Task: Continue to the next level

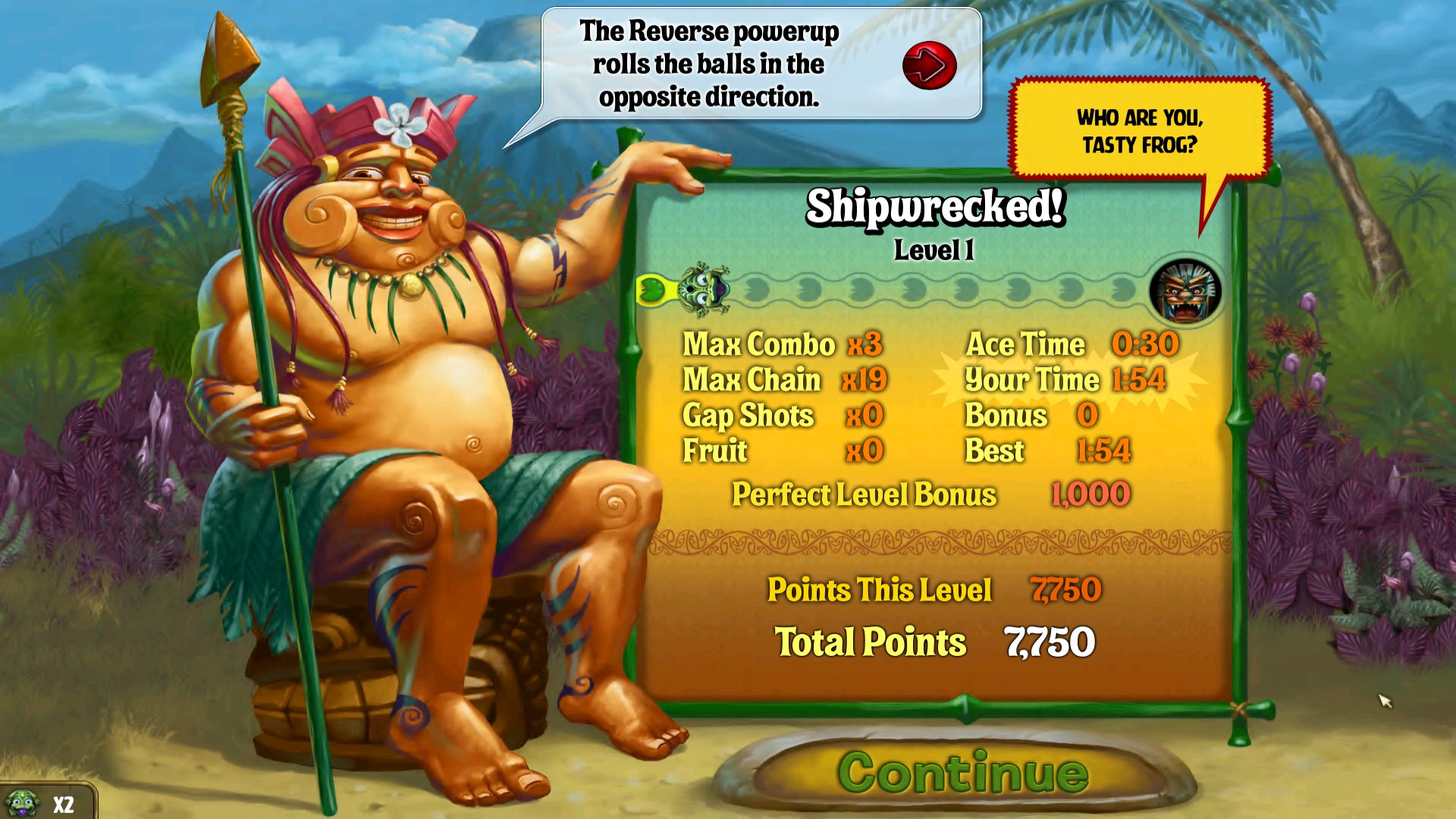Action: [x=962, y=773]
